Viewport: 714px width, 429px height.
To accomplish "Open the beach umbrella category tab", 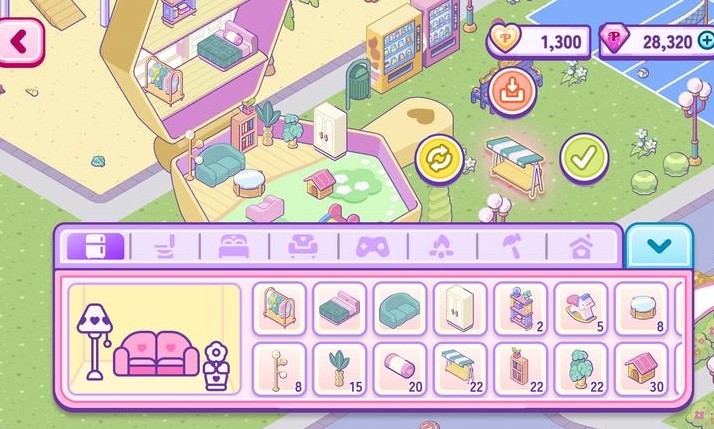I will [x=509, y=246].
